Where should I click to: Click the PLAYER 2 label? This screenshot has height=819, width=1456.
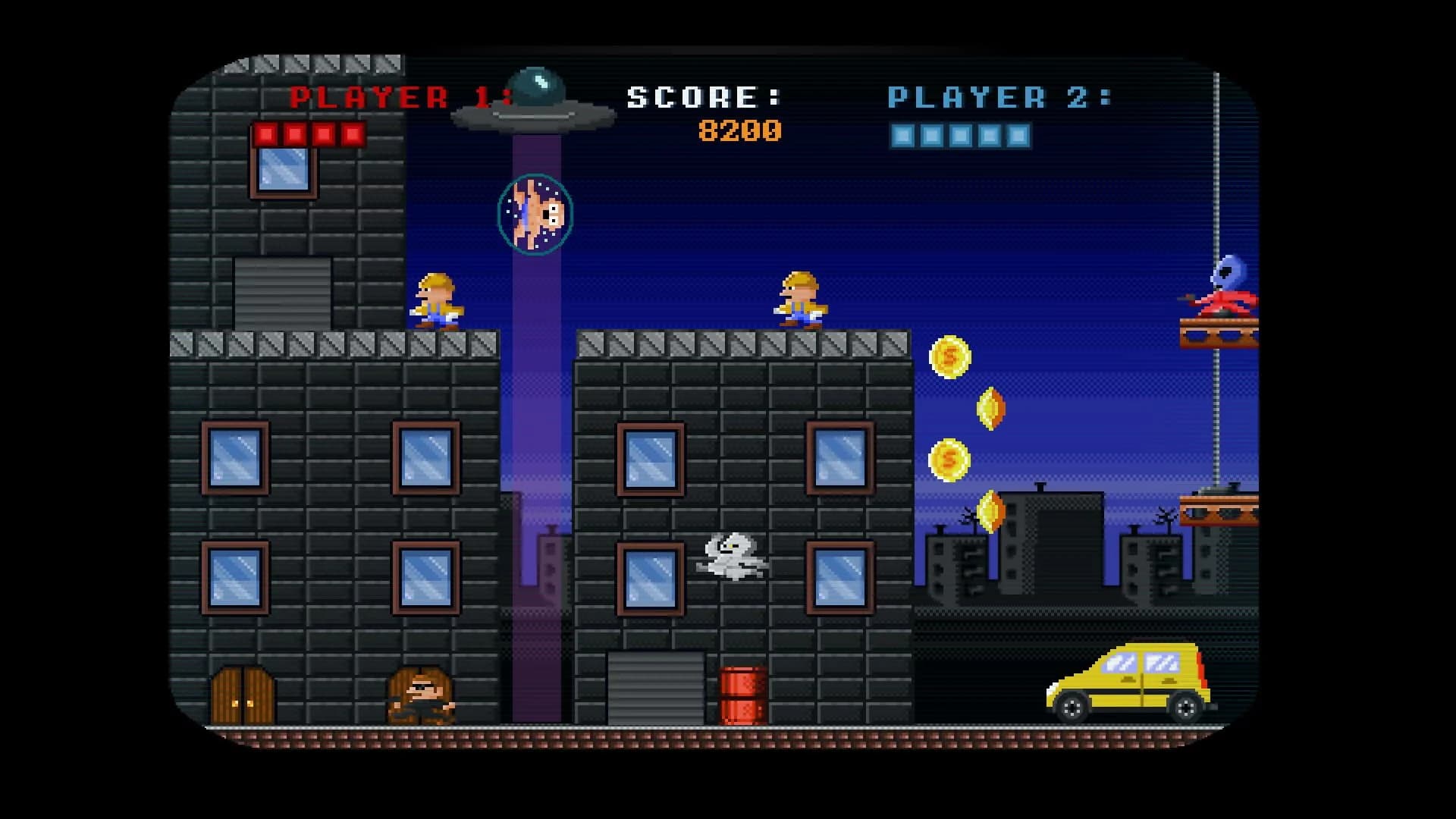pyautogui.click(x=999, y=97)
